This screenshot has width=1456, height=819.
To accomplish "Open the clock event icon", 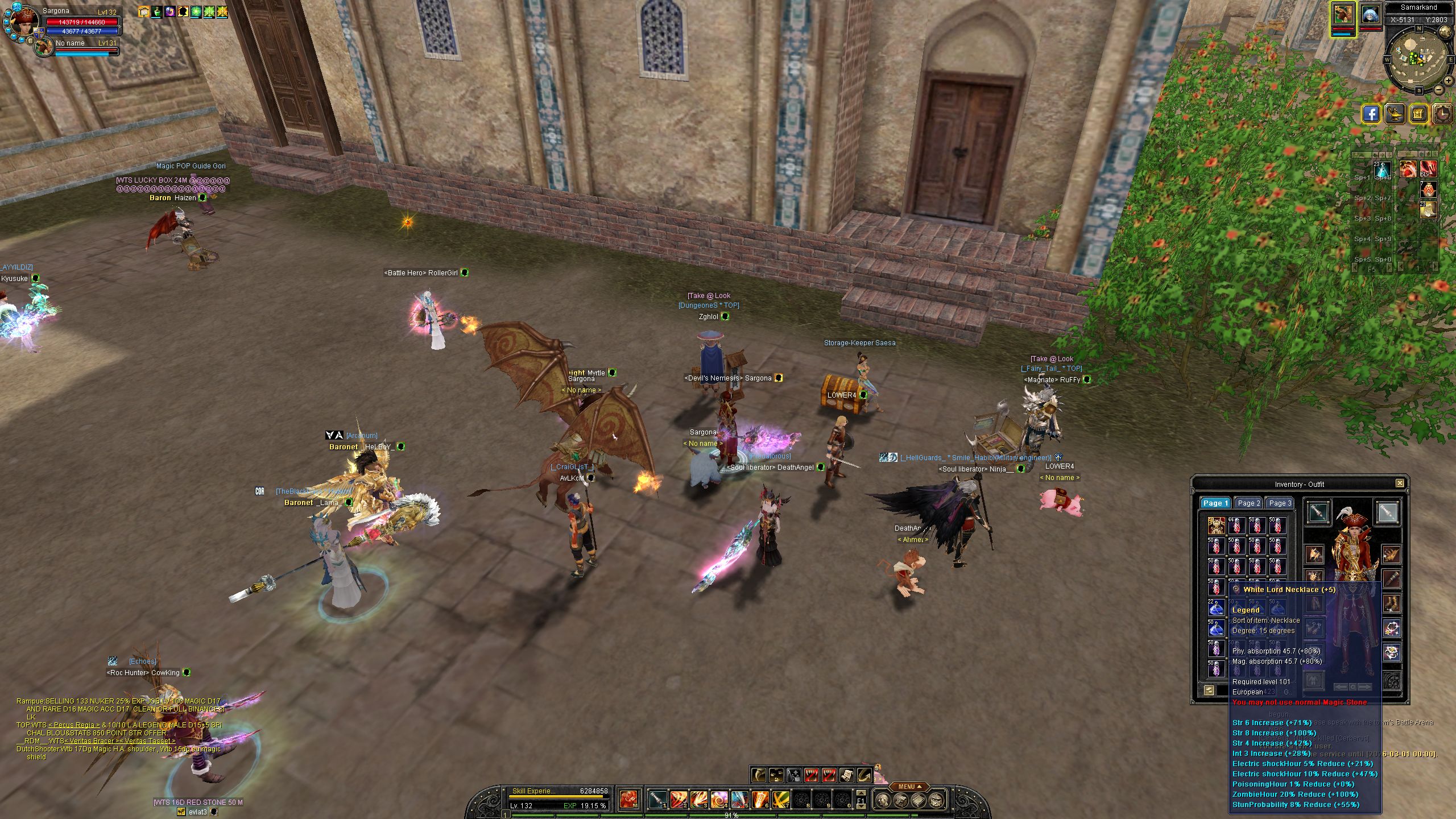I will [x=1442, y=114].
